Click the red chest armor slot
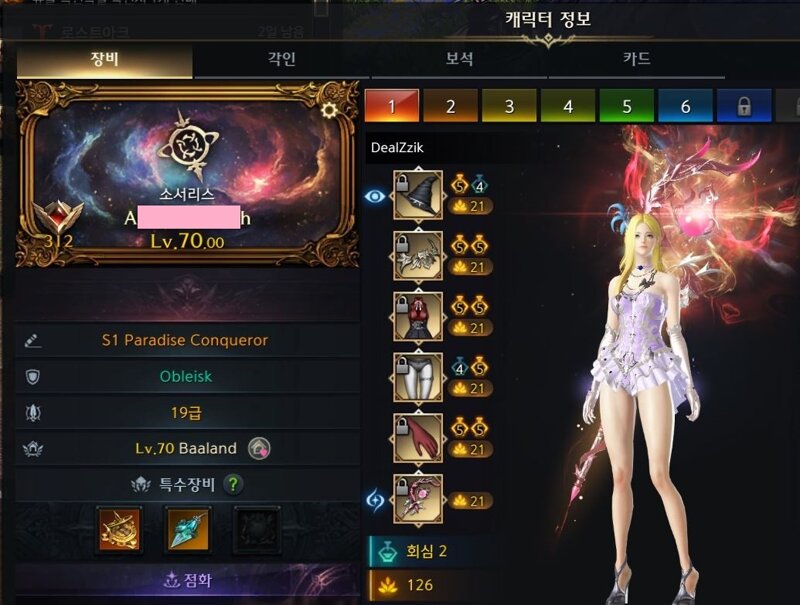 tap(418, 316)
